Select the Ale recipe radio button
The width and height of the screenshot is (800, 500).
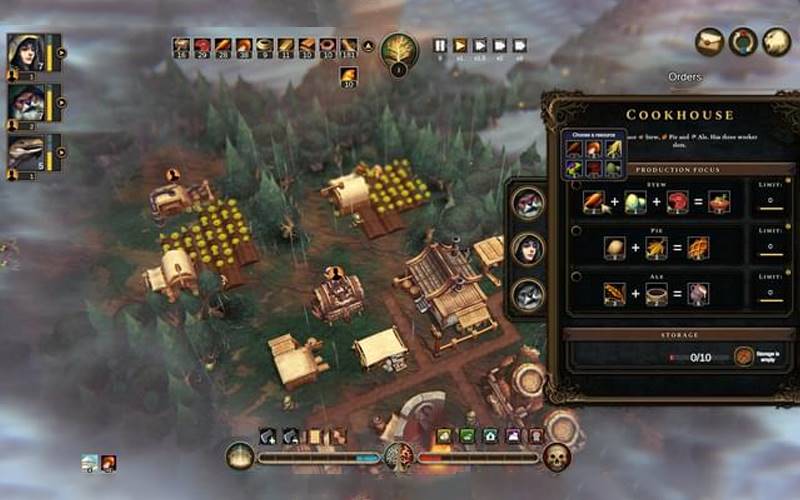point(577,275)
